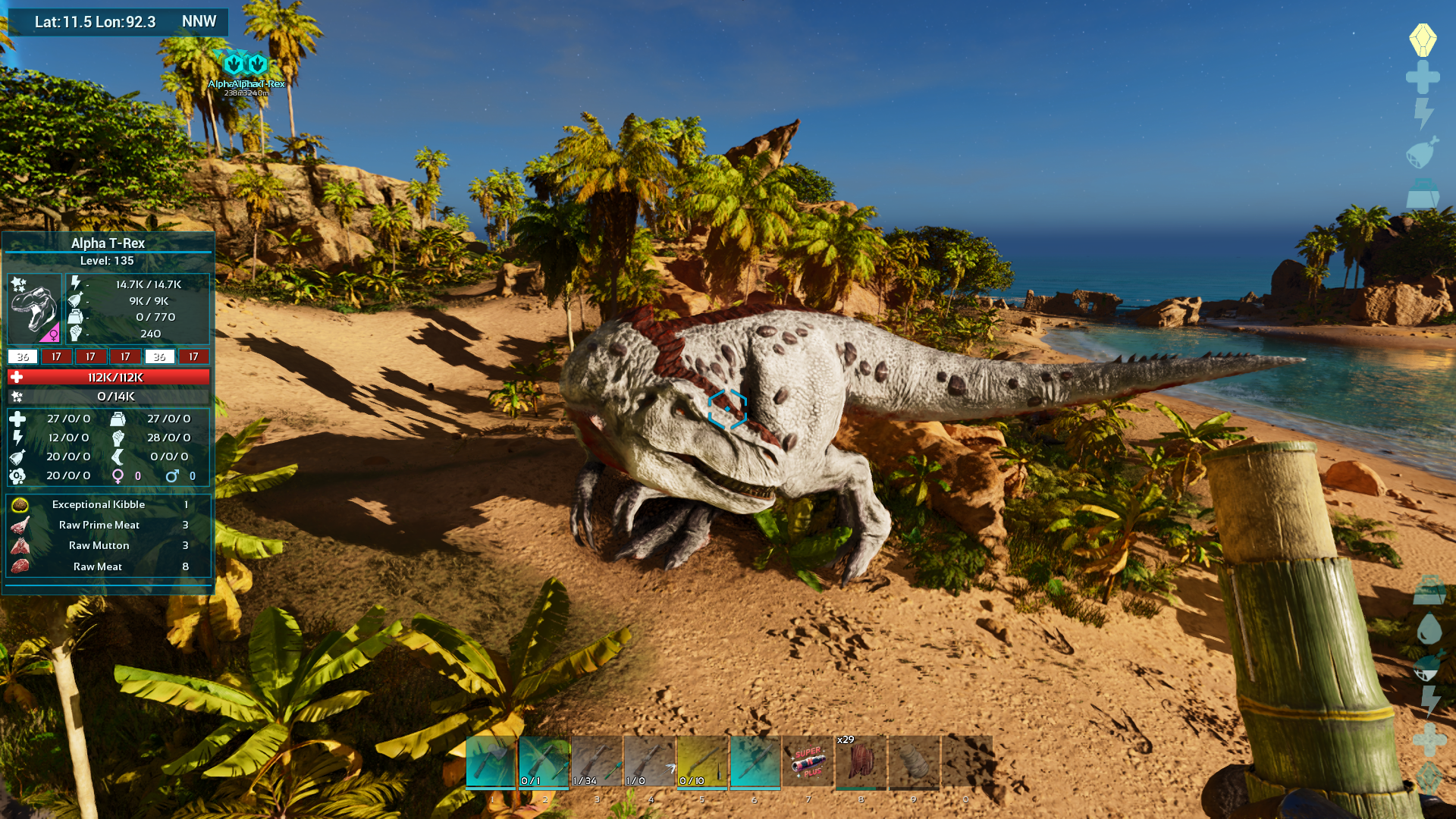Equip the crossbow showing 0/1 ammo
Image resolution: width=1456 pixels, height=819 pixels.
(544, 762)
